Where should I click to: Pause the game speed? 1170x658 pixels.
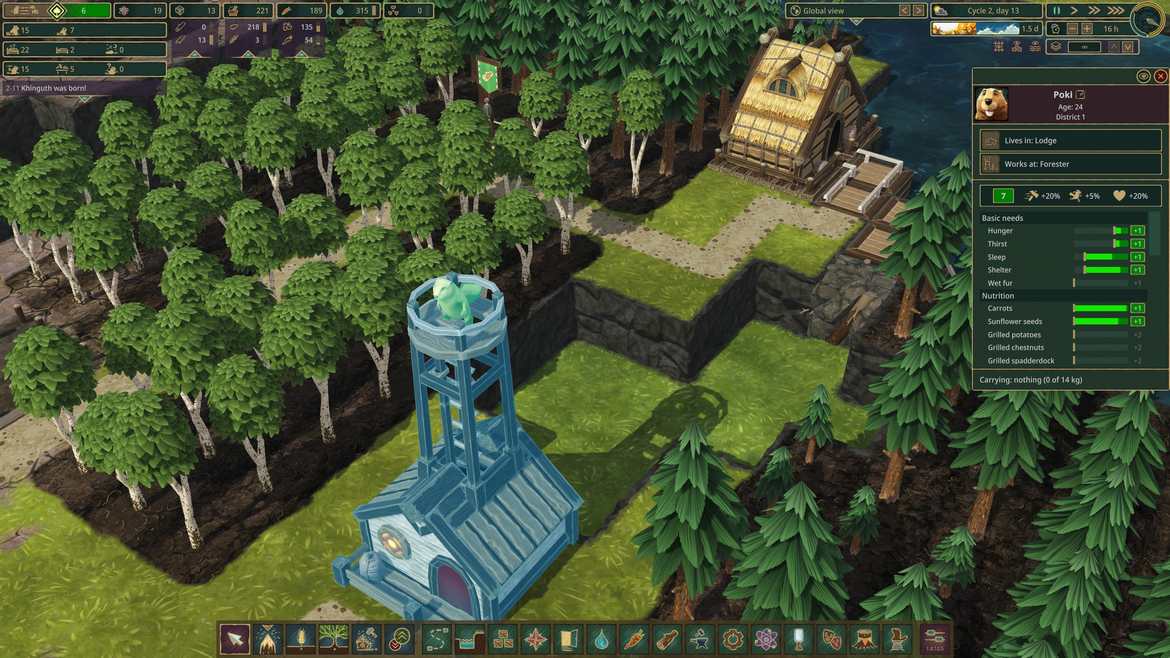click(1057, 10)
